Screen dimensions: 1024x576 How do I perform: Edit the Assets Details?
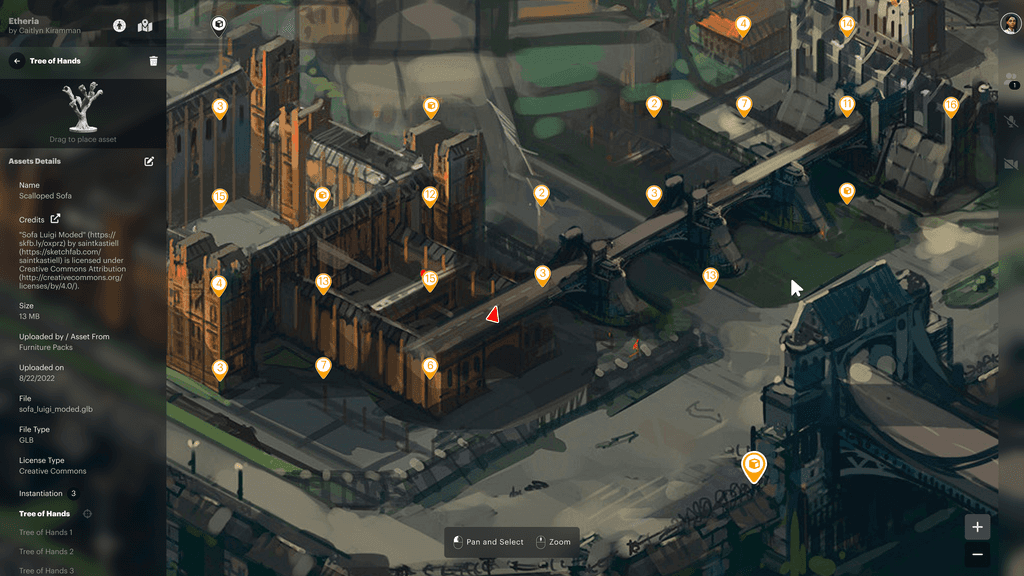click(149, 161)
